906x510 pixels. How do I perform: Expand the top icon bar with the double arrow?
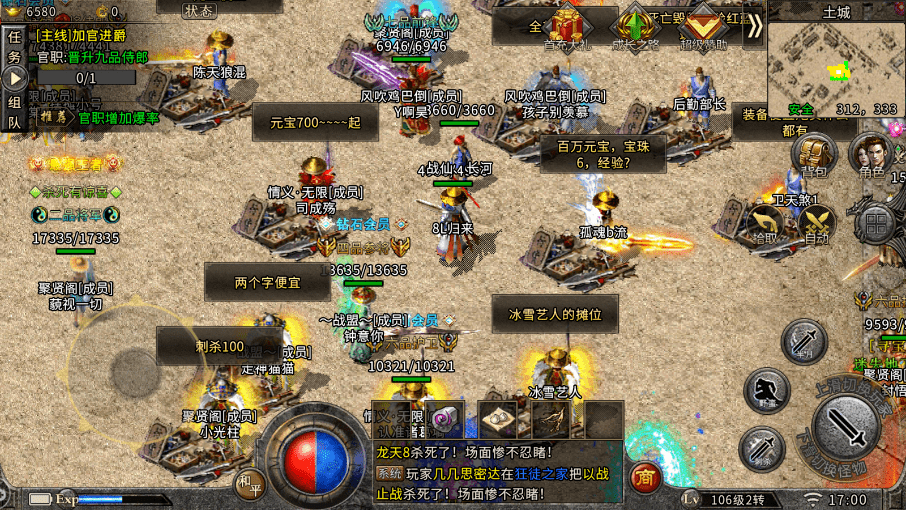point(753,27)
